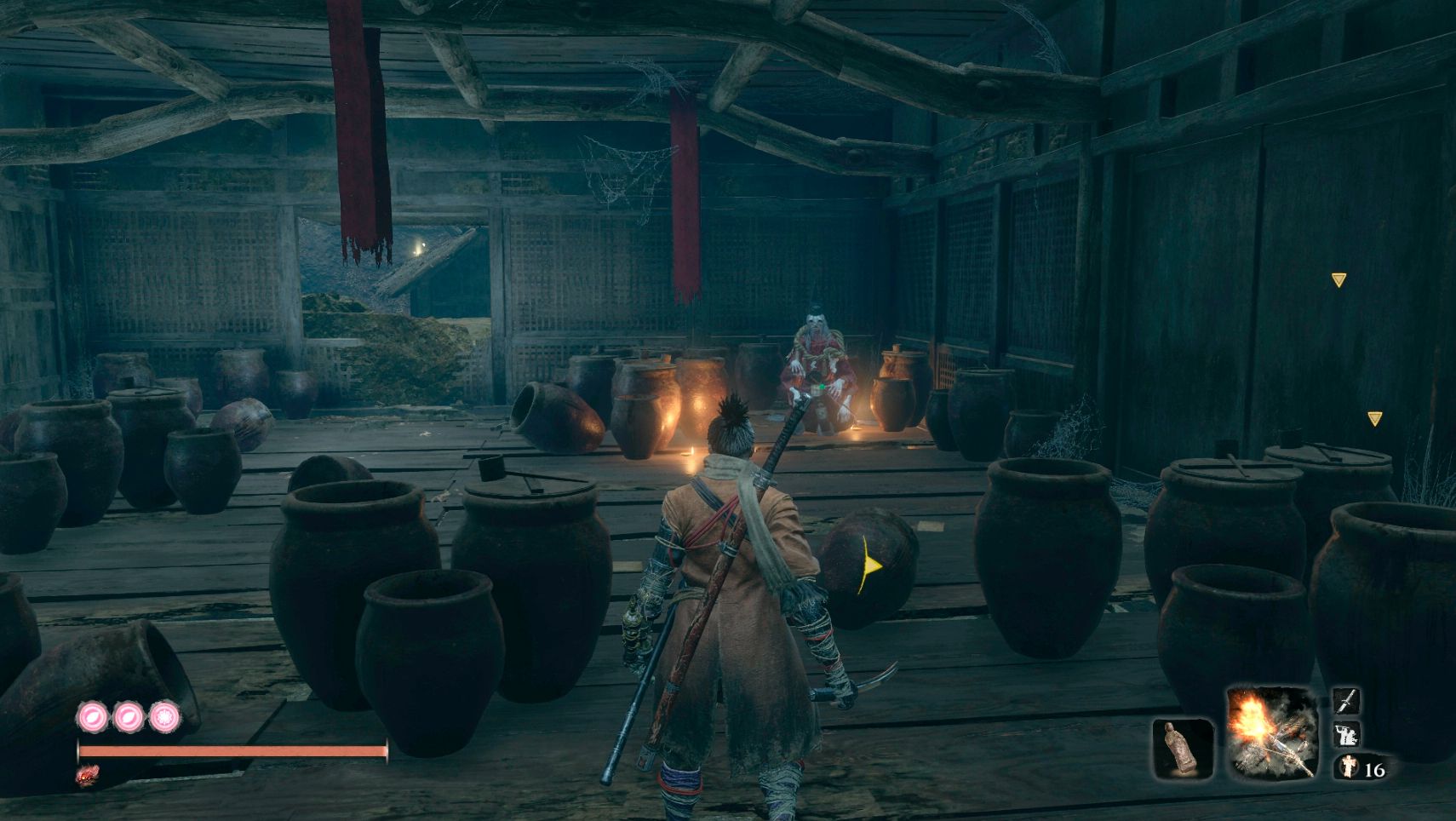
Task: Click the white figure silhouette icon
Action: pos(1346,734)
